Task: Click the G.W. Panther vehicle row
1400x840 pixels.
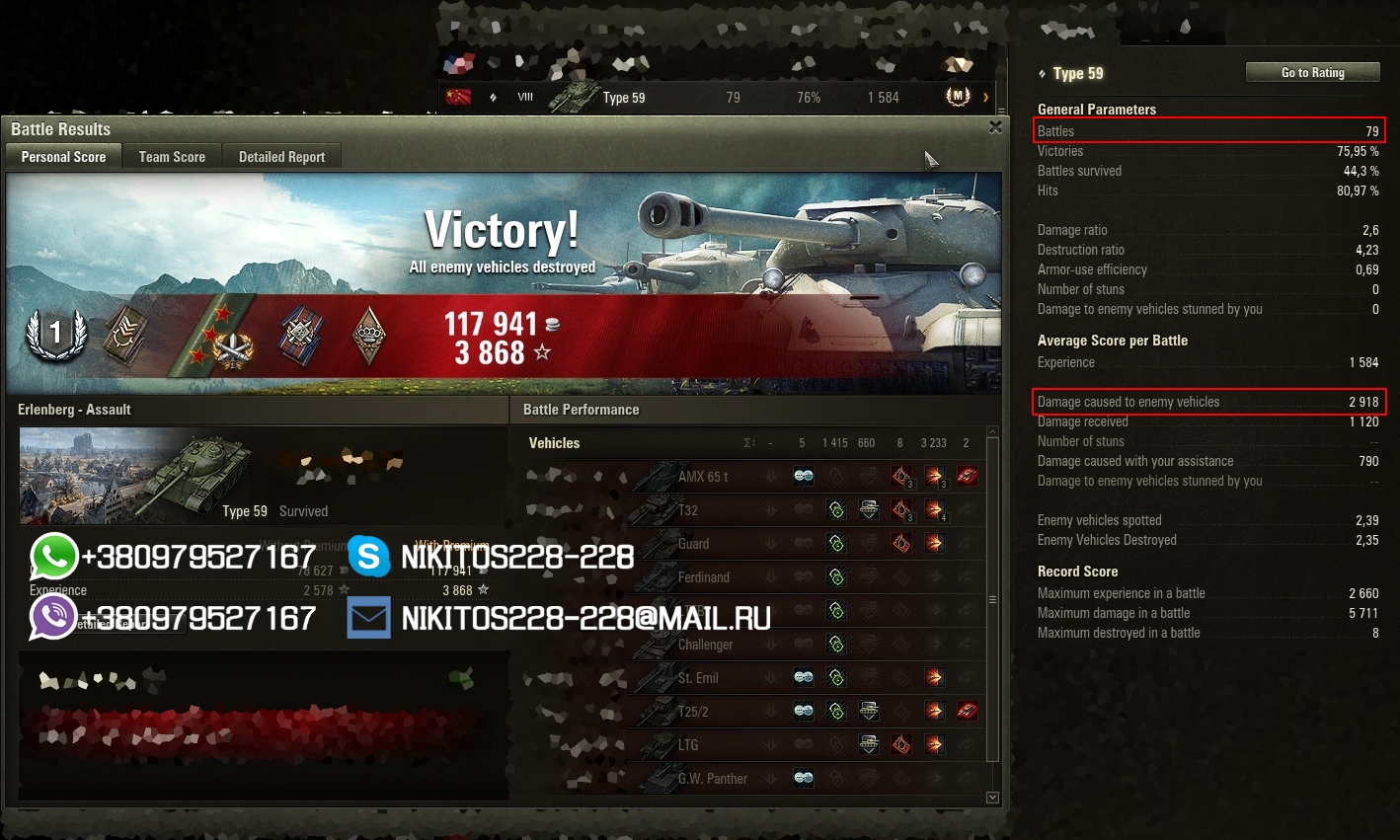Action: [712, 779]
